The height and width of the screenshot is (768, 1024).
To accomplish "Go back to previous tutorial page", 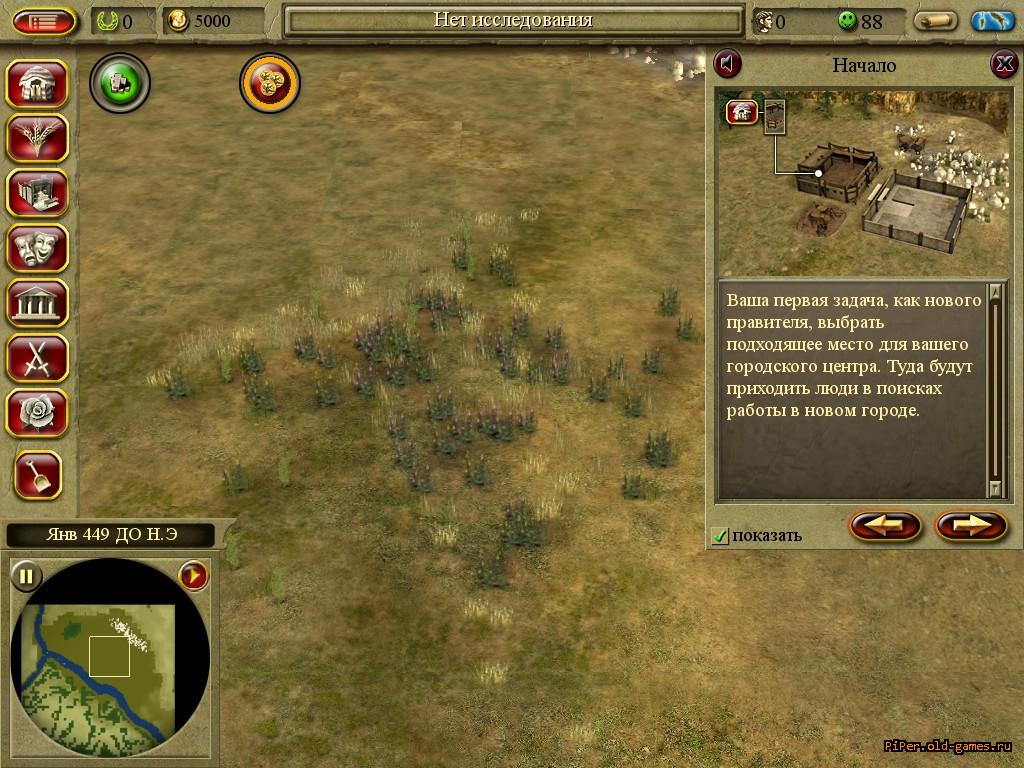I will (x=885, y=525).
